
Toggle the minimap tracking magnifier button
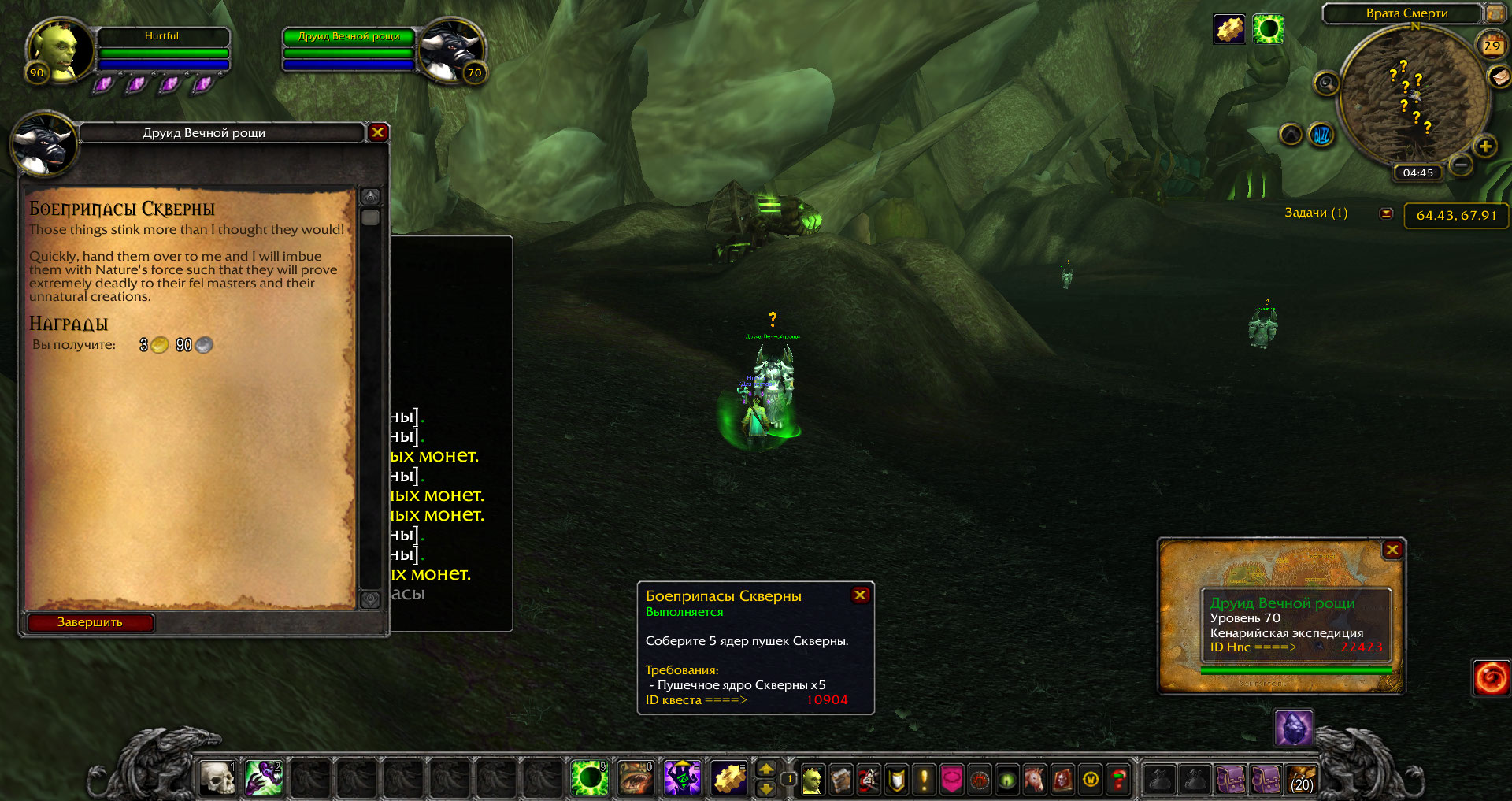pos(1326,83)
